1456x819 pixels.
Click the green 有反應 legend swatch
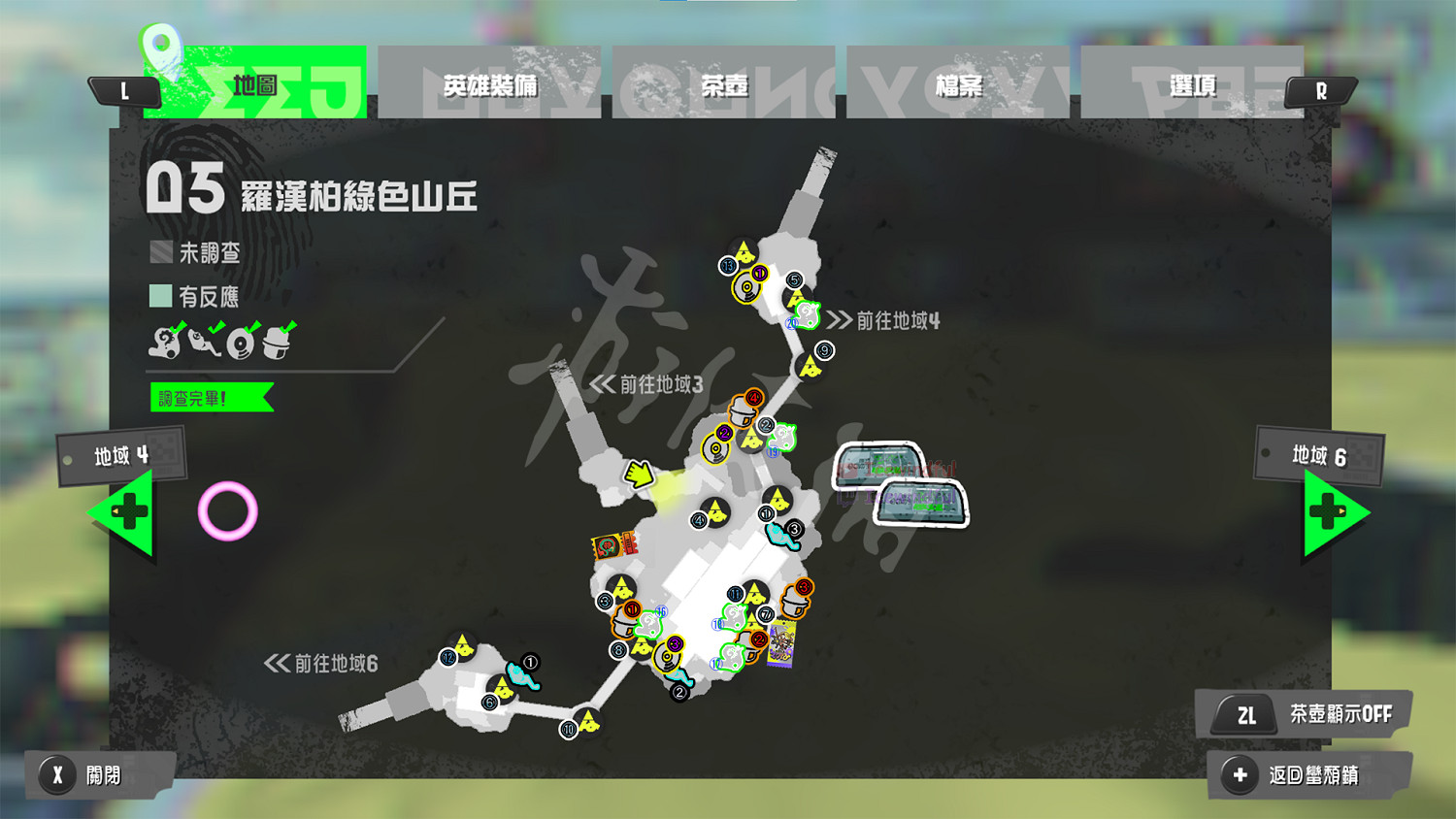tap(158, 295)
